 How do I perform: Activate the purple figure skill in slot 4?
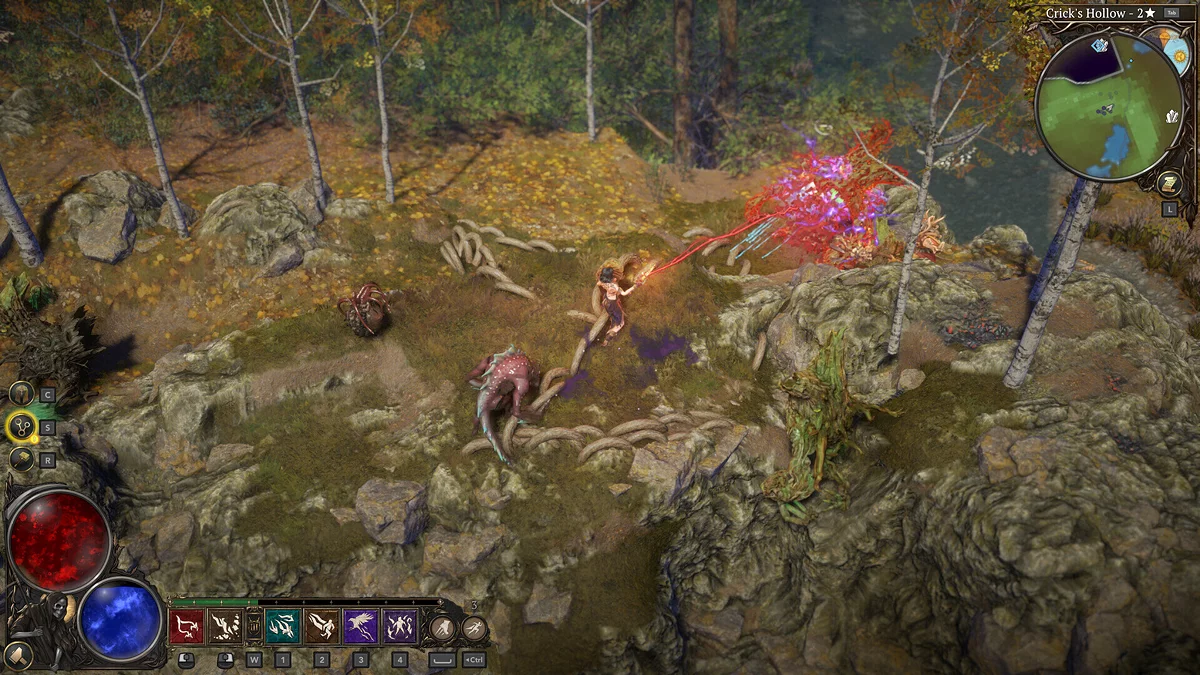click(400, 627)
